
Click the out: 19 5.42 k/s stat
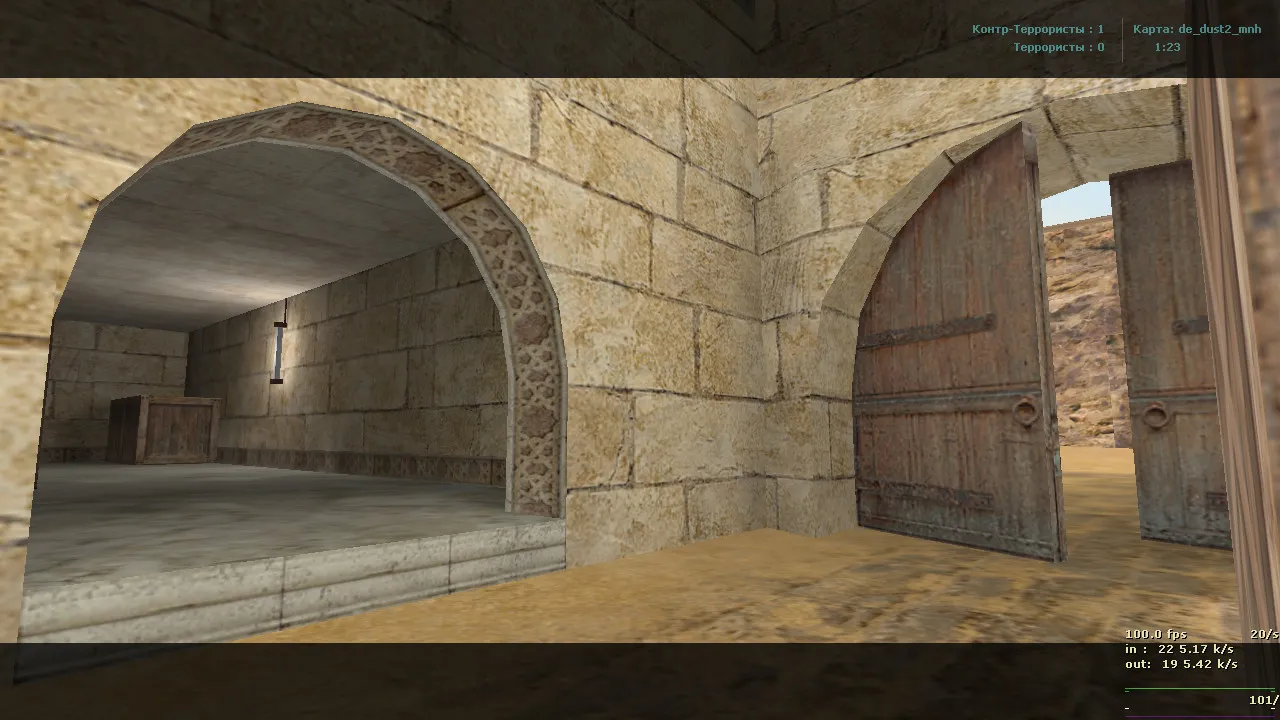[1180, 664]
